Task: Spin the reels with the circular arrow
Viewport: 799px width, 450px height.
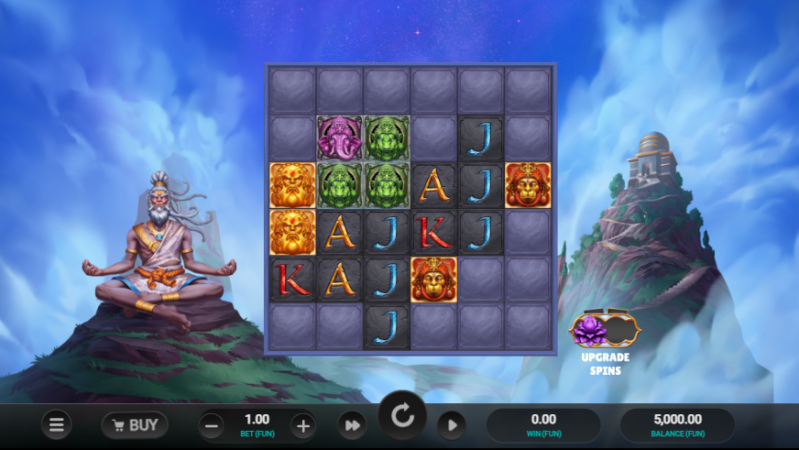Action: (402, 416)
